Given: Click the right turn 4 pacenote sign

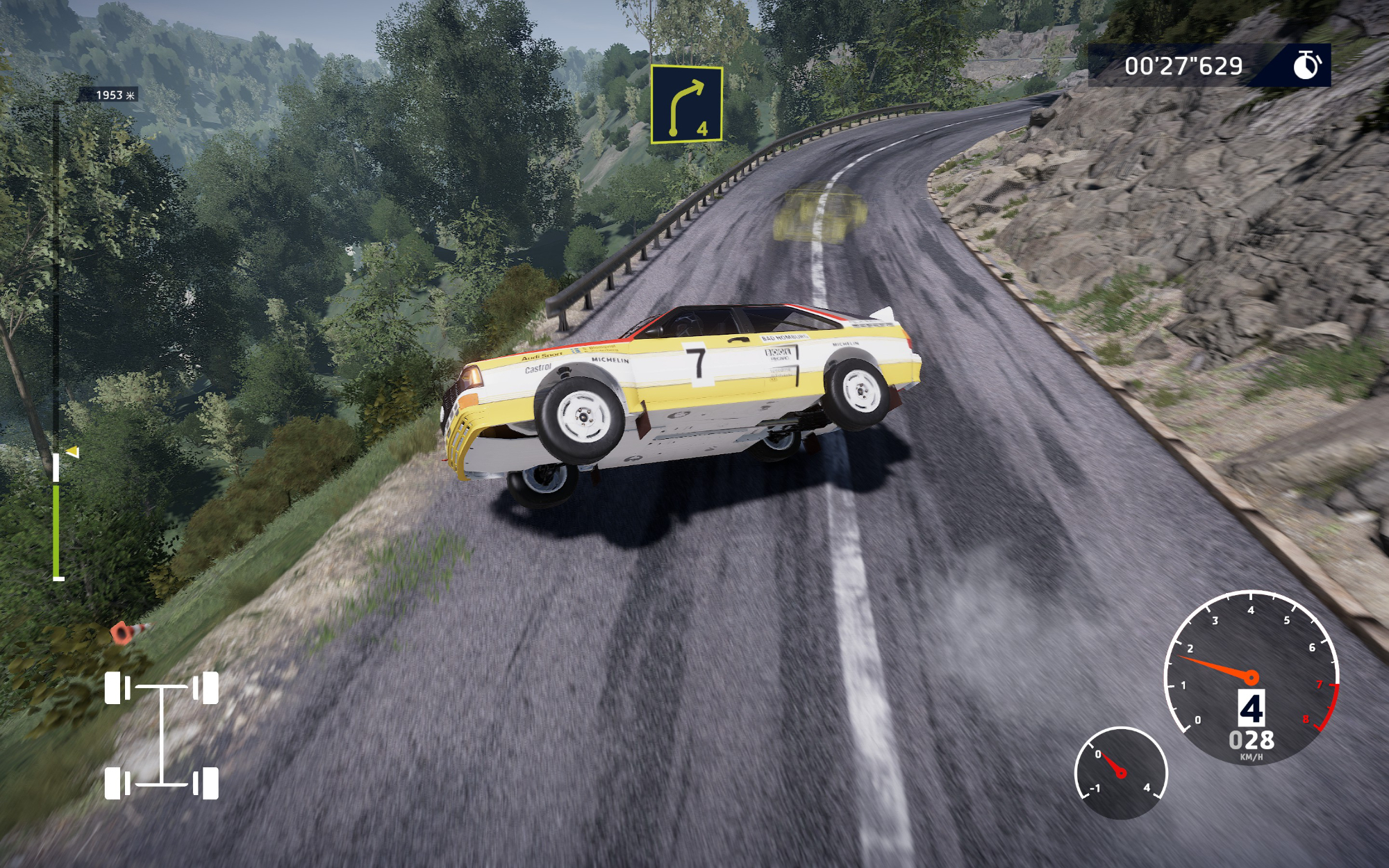Looking at the screenshot, I should 686,104.
